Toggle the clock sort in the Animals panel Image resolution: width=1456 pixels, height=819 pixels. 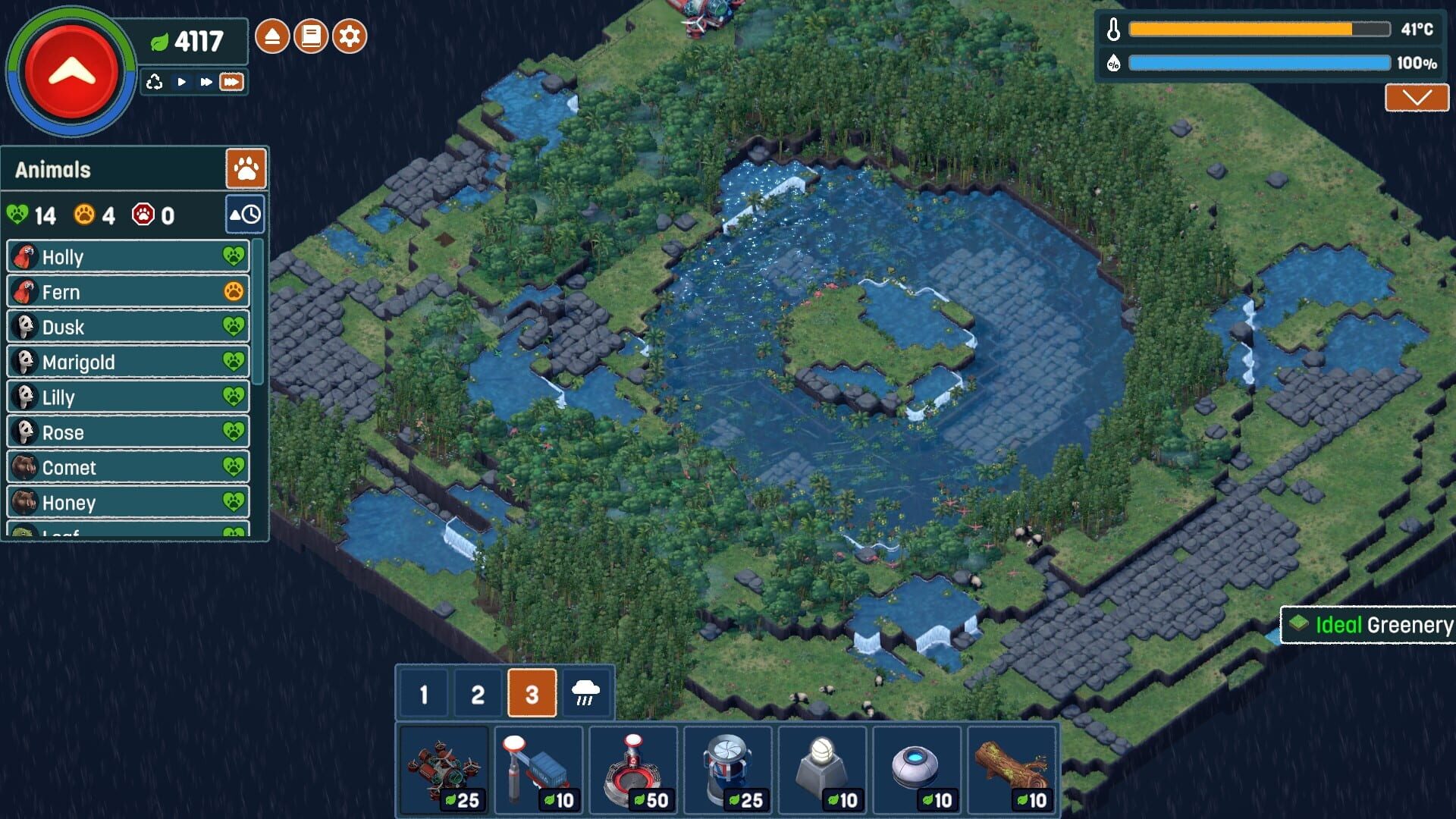244,215
